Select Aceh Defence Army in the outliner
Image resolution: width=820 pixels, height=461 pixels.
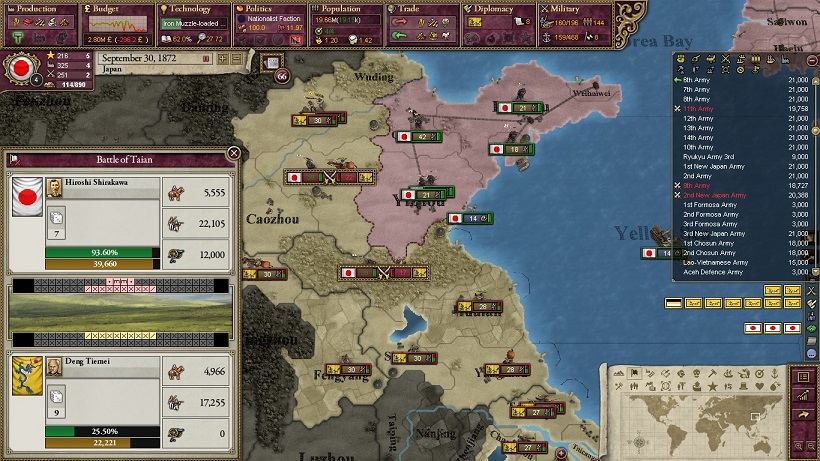[713, 272]
